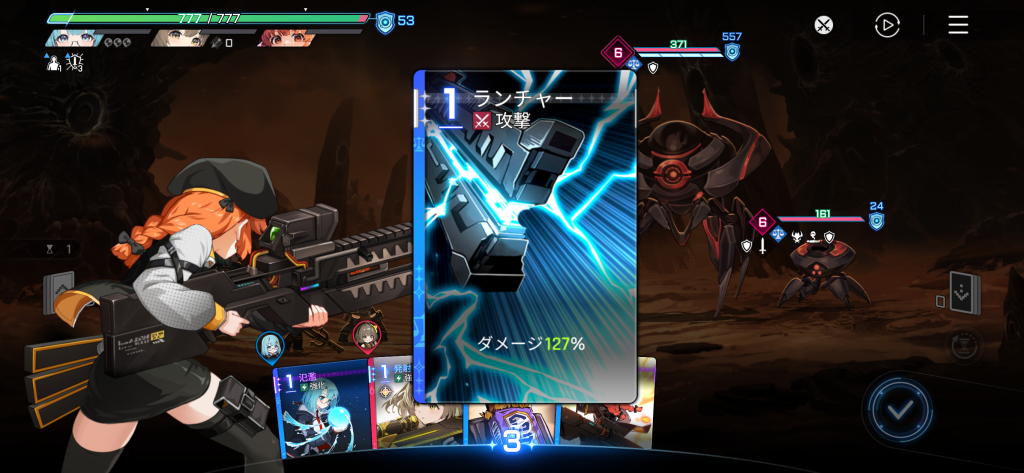Tap the blue-haired girl's blue map-pin marker
This screenshot has width=1024, height=473.
tap(269, 346)
